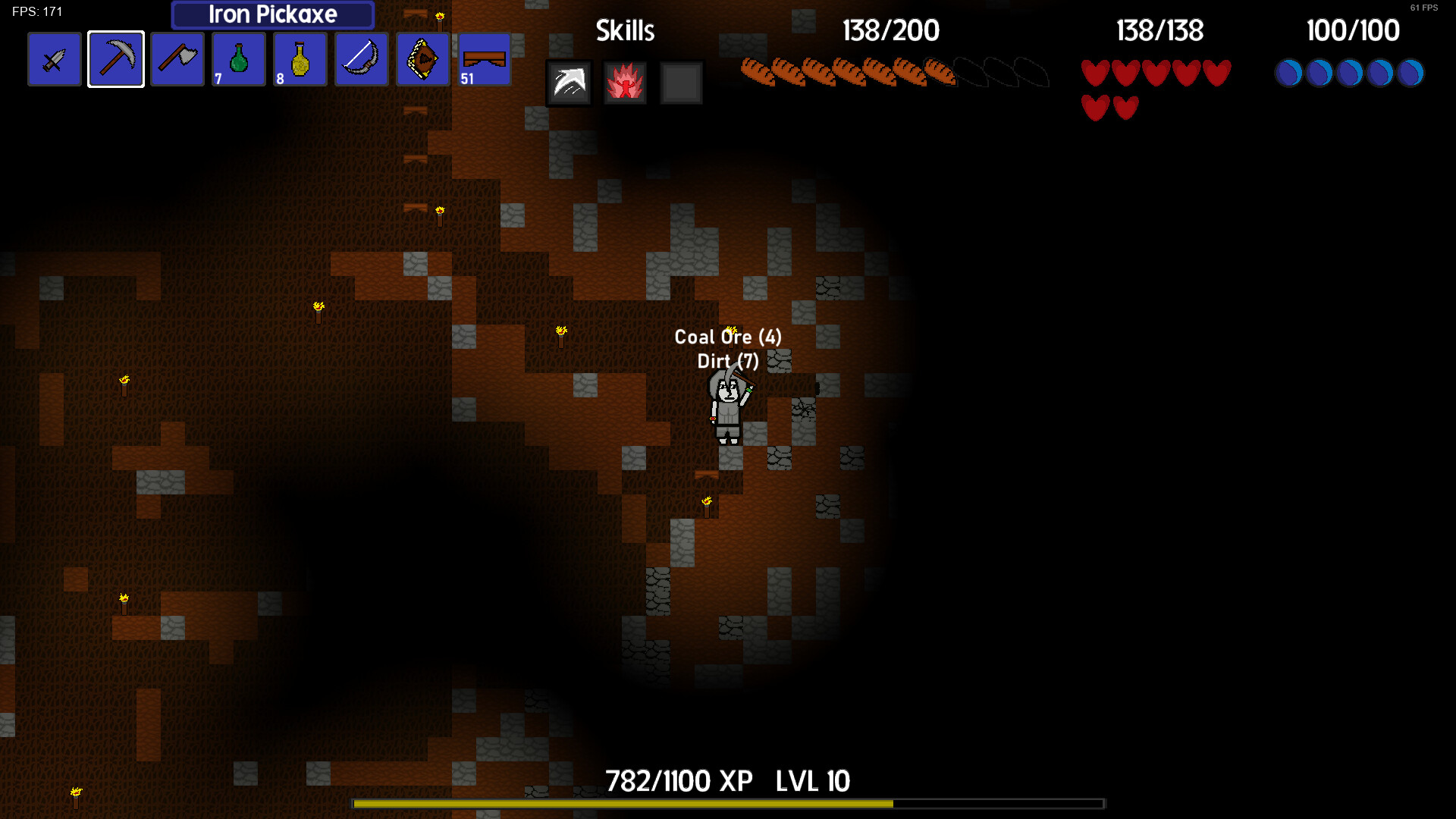Open the spellbook hotbar item
The height and width of the screenshot is (819, 1456).
(x=422, y=58)
